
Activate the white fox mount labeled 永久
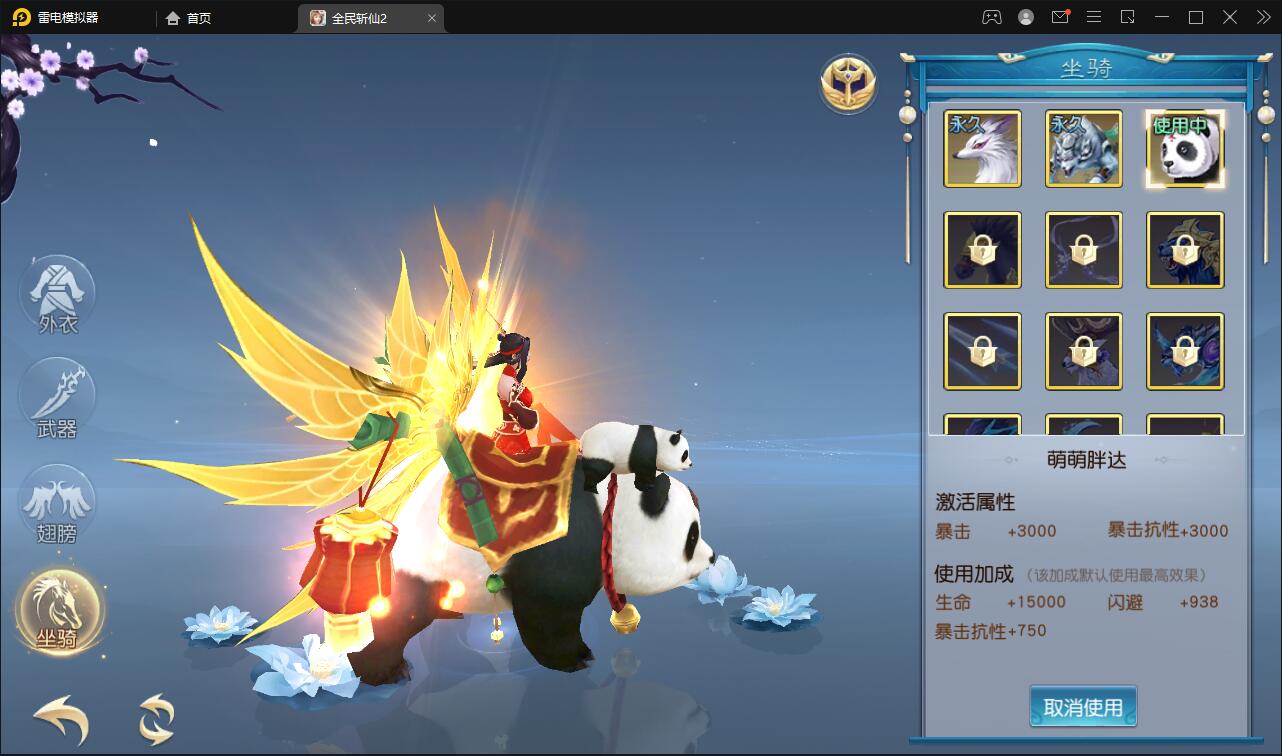982,149
